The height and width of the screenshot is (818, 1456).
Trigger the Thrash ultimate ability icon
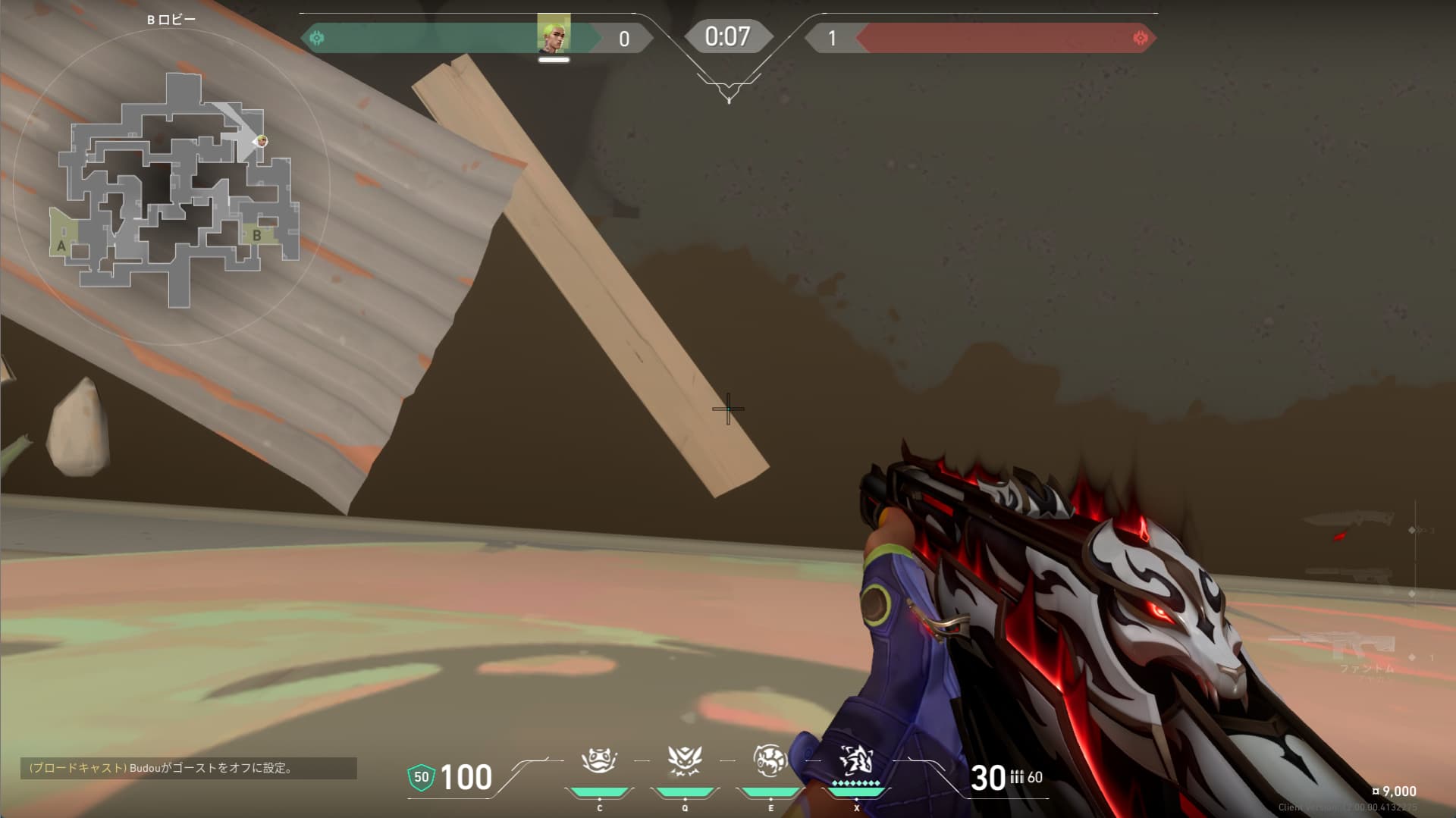(x=856, y=760)
